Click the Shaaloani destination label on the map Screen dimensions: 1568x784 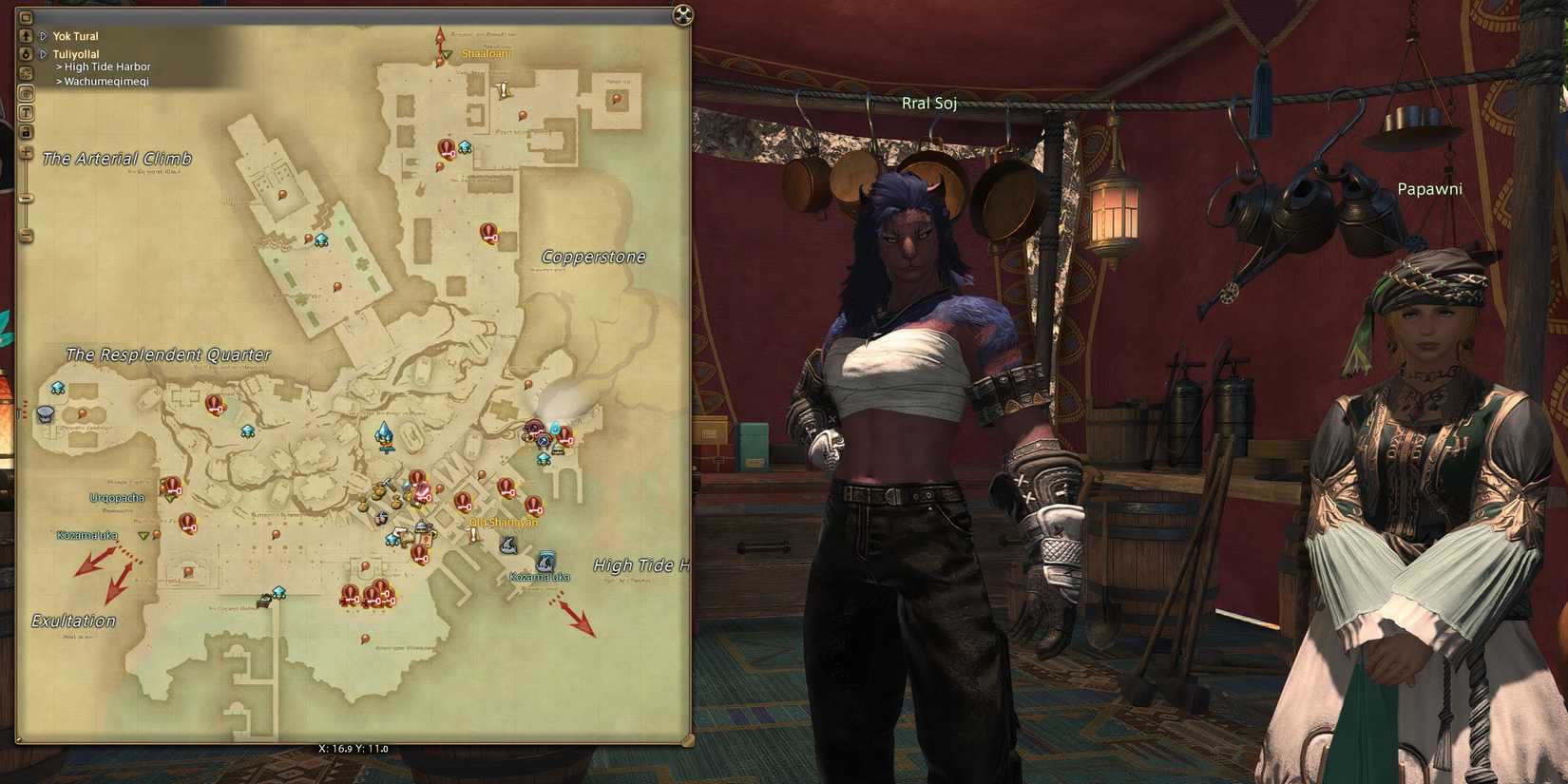[485, 53]
